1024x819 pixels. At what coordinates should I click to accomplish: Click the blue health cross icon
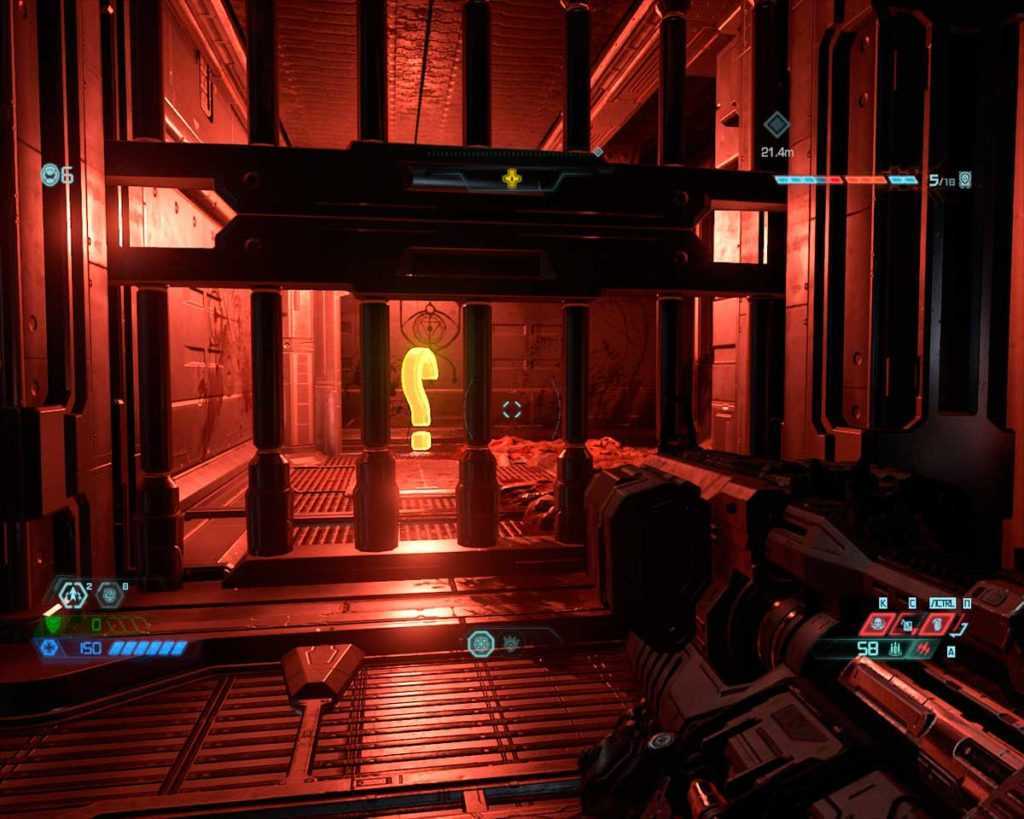pyautogui.click(x=48, y=648)
